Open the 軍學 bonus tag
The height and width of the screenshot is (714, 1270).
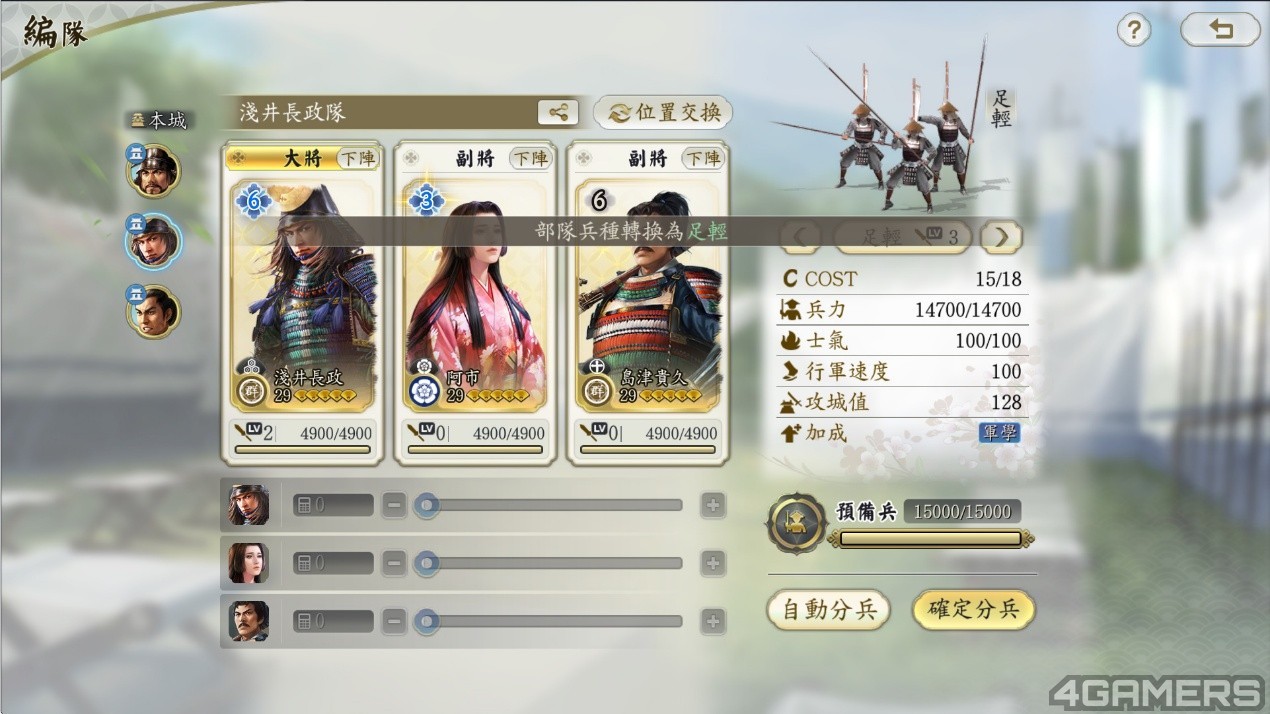tap(999, 433)
